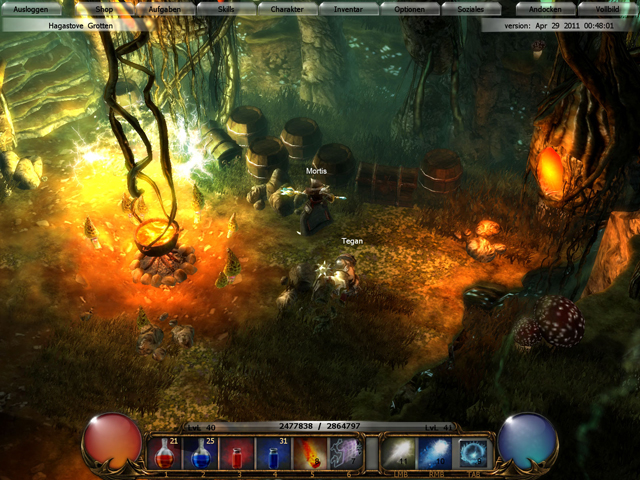The height and width of the screenshot is (480, 640).
Task: Open the Shop menu
Action: tap(104, 8)
